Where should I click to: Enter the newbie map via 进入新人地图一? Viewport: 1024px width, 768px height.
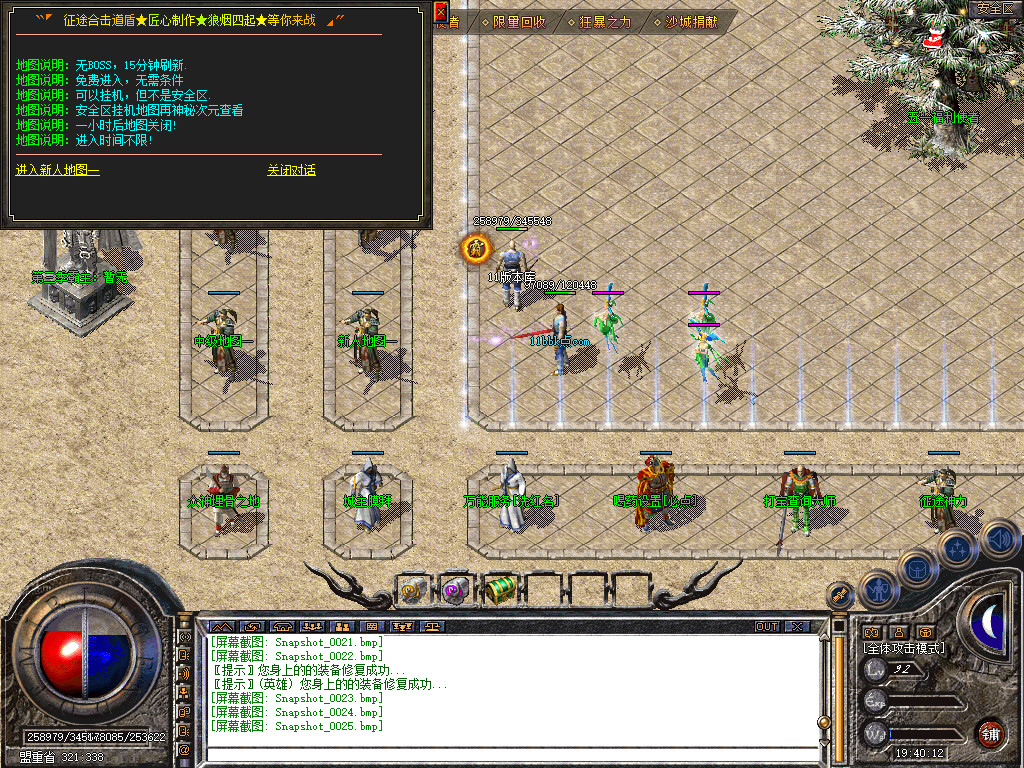tap(58, 170)
